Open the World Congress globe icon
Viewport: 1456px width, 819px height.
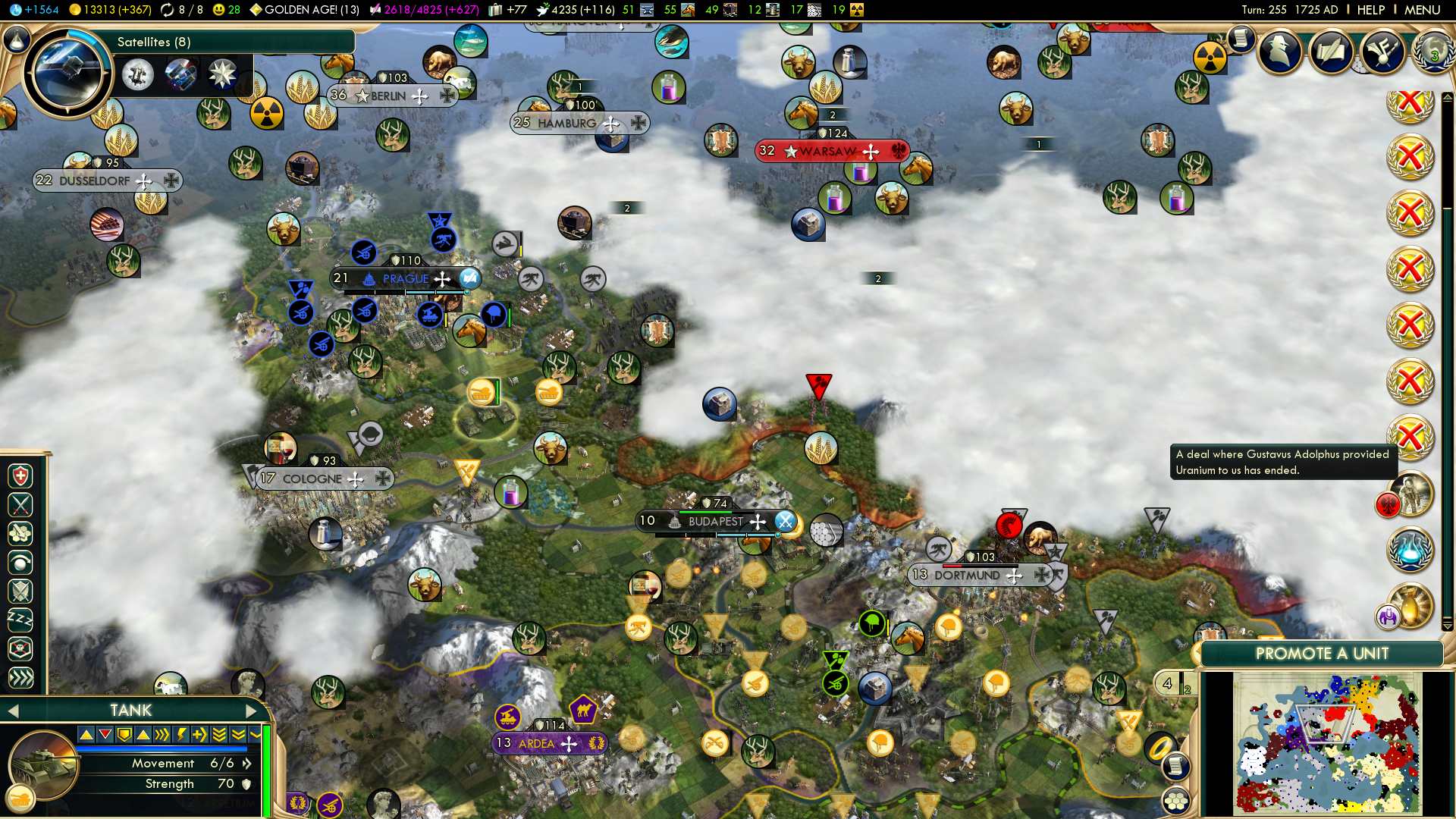(x=1432, y=52)
